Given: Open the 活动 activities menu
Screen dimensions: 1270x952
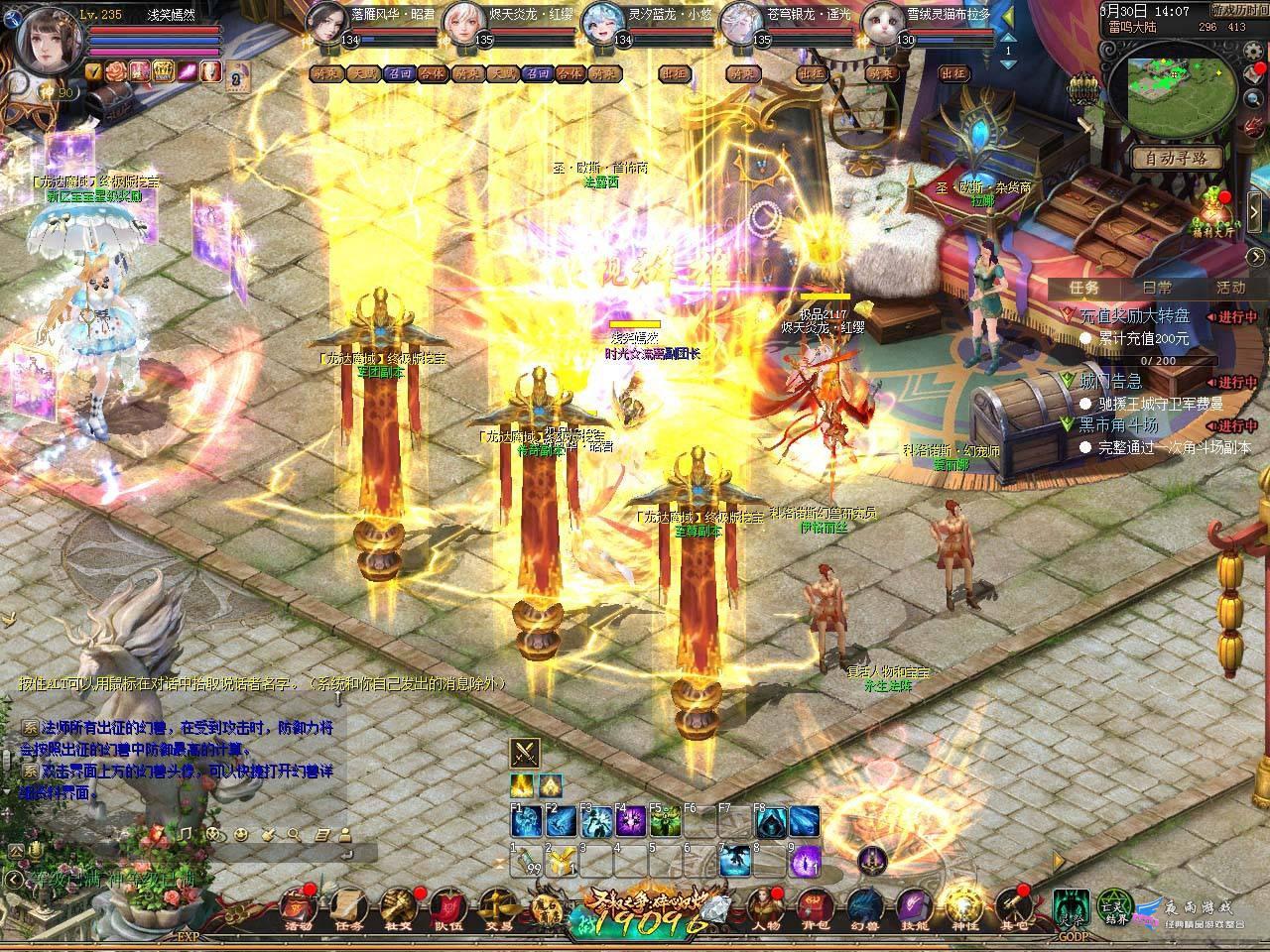Looking at the screenshot, I should pyautogui.click(x=298, y=906).
